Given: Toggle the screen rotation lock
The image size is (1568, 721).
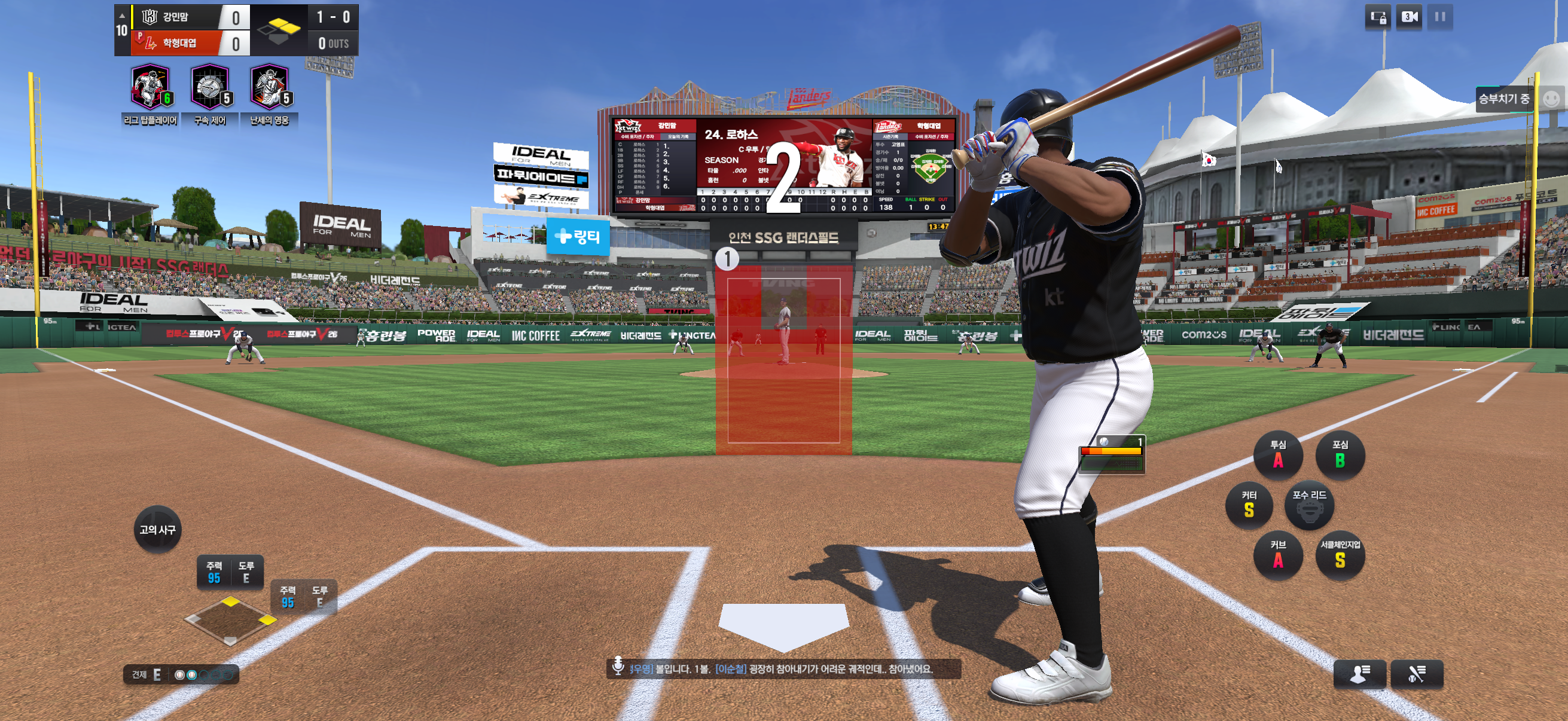Looking at the screenshot, I should pos(1378,17).
